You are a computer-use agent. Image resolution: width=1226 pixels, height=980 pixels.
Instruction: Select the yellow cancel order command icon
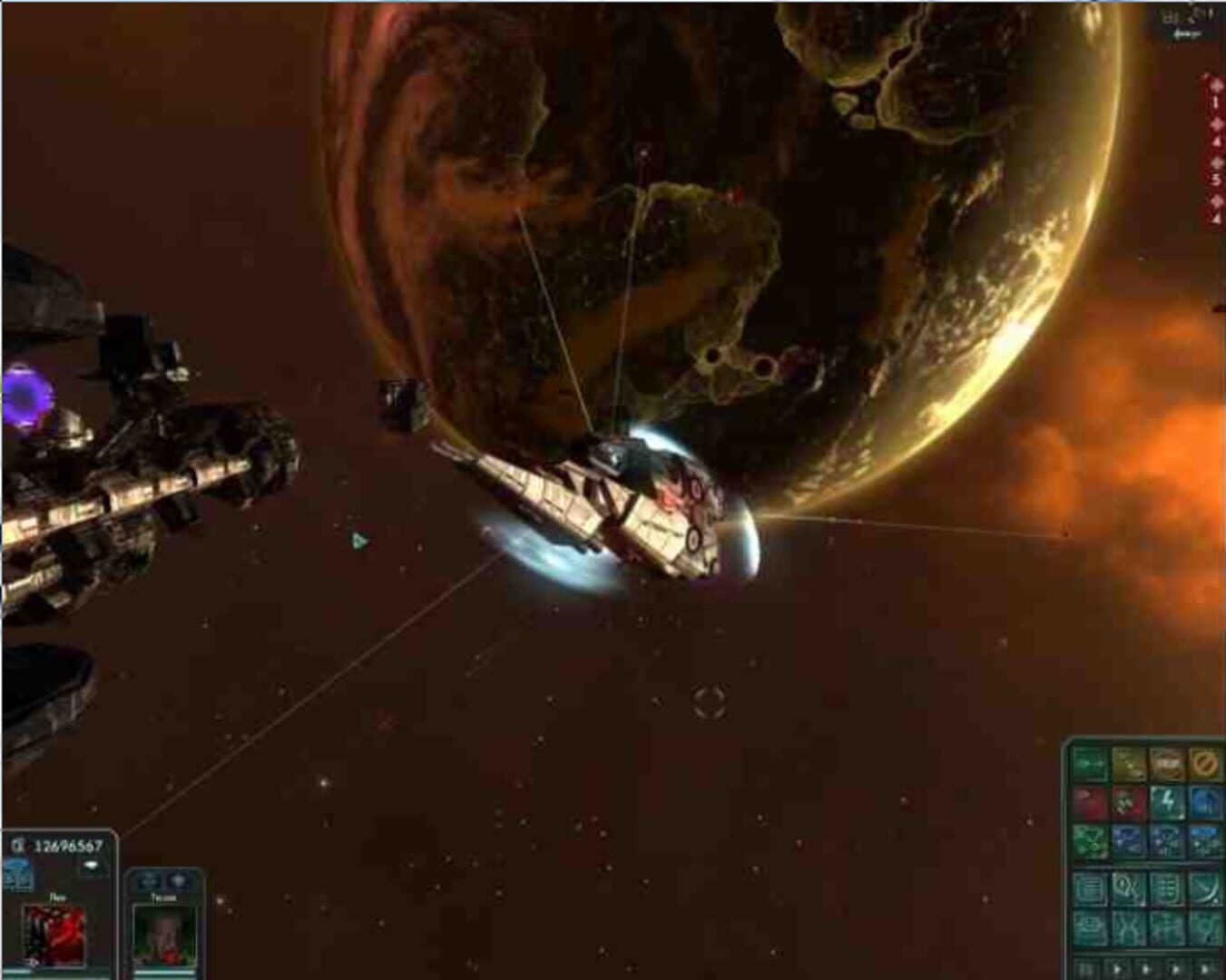[1204, 765]
